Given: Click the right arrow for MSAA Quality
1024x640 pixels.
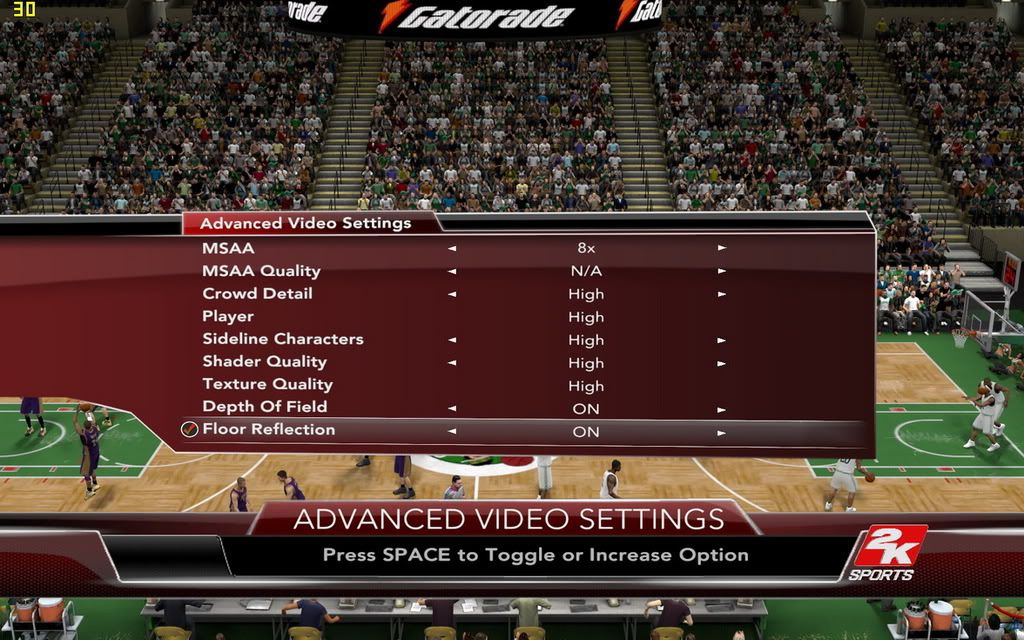Looking at the screenshot, I should tap(721, 271).
